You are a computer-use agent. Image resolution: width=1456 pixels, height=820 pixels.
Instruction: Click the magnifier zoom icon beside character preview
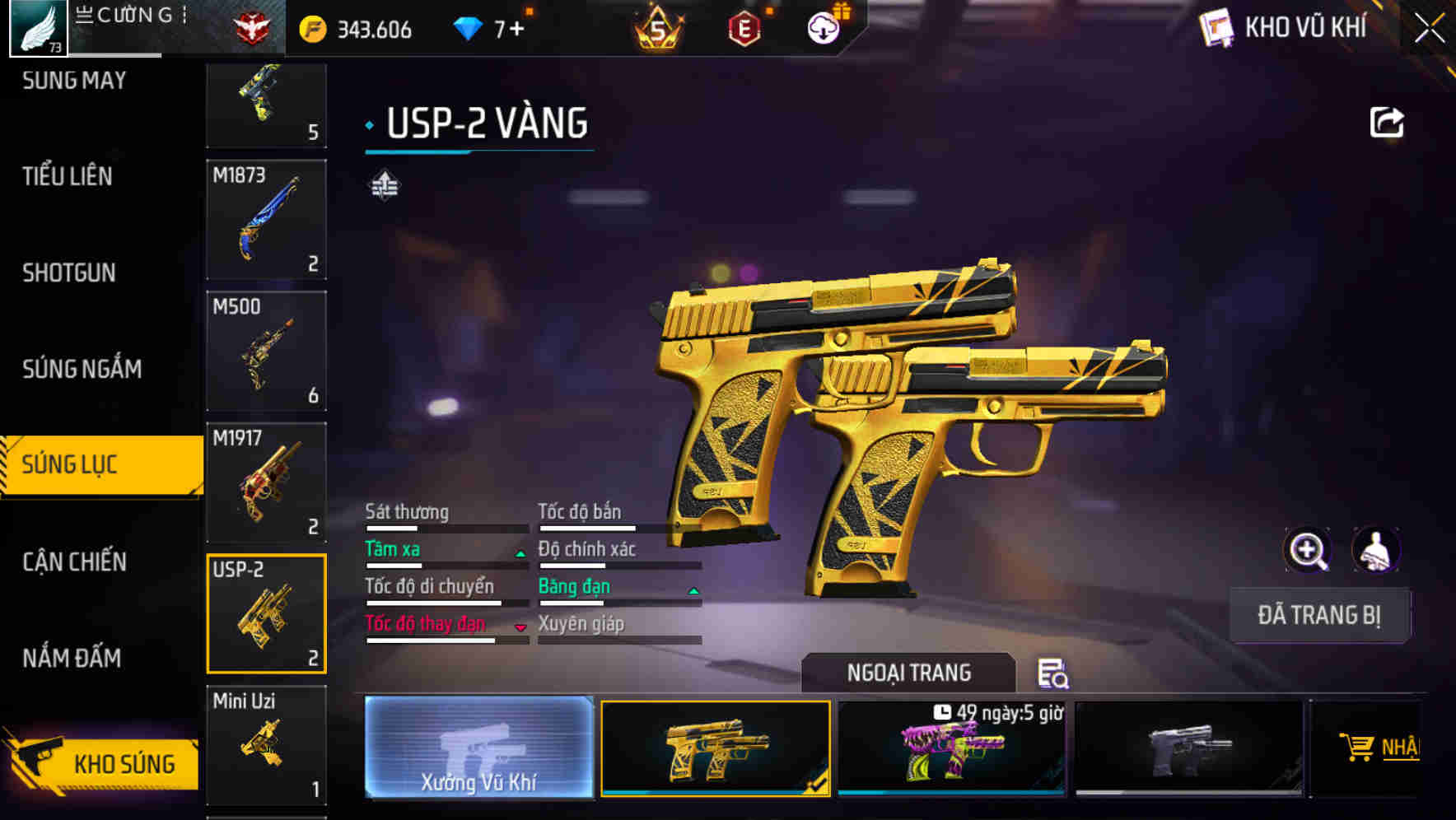coord(1309,550)
